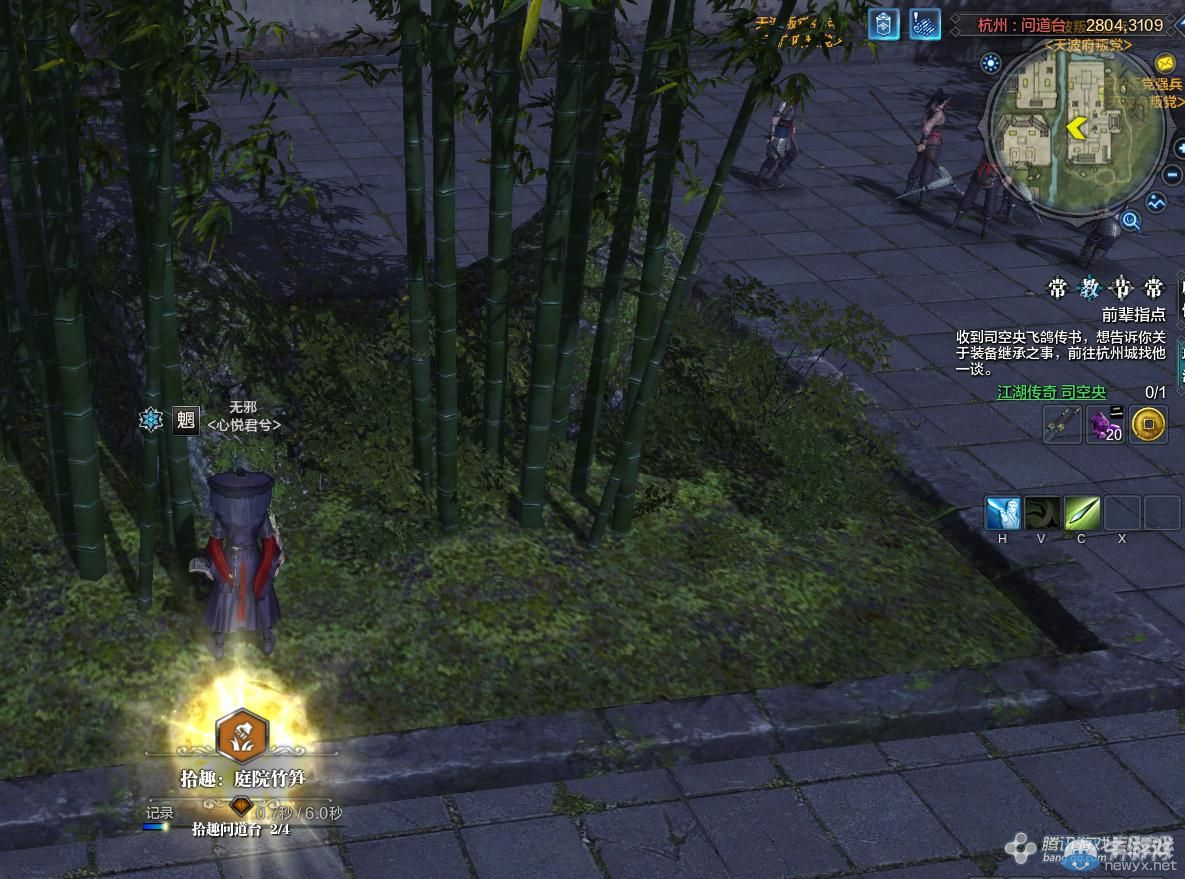The image size is (1185, 879).
Task: Click the magnifying glass search icon below minimap
Action: [x=1131, y=221]
